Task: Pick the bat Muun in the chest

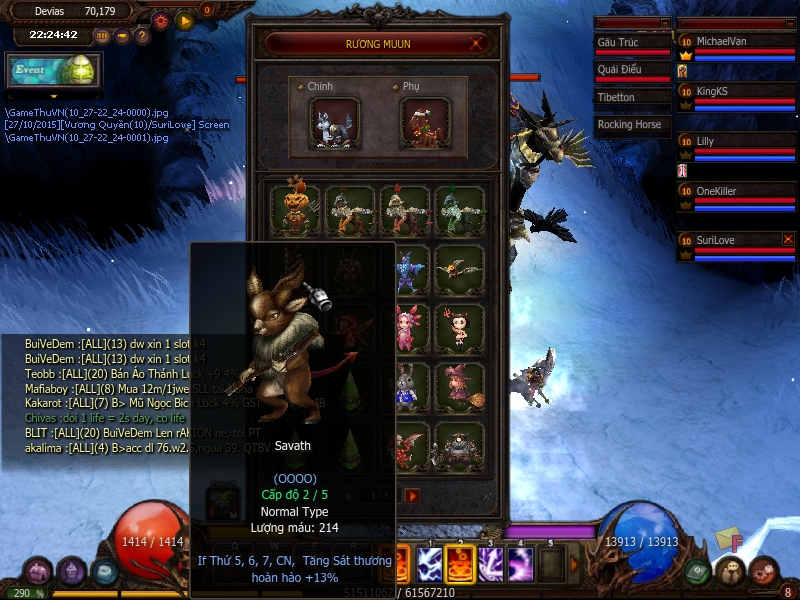Action: click(459, 268)
